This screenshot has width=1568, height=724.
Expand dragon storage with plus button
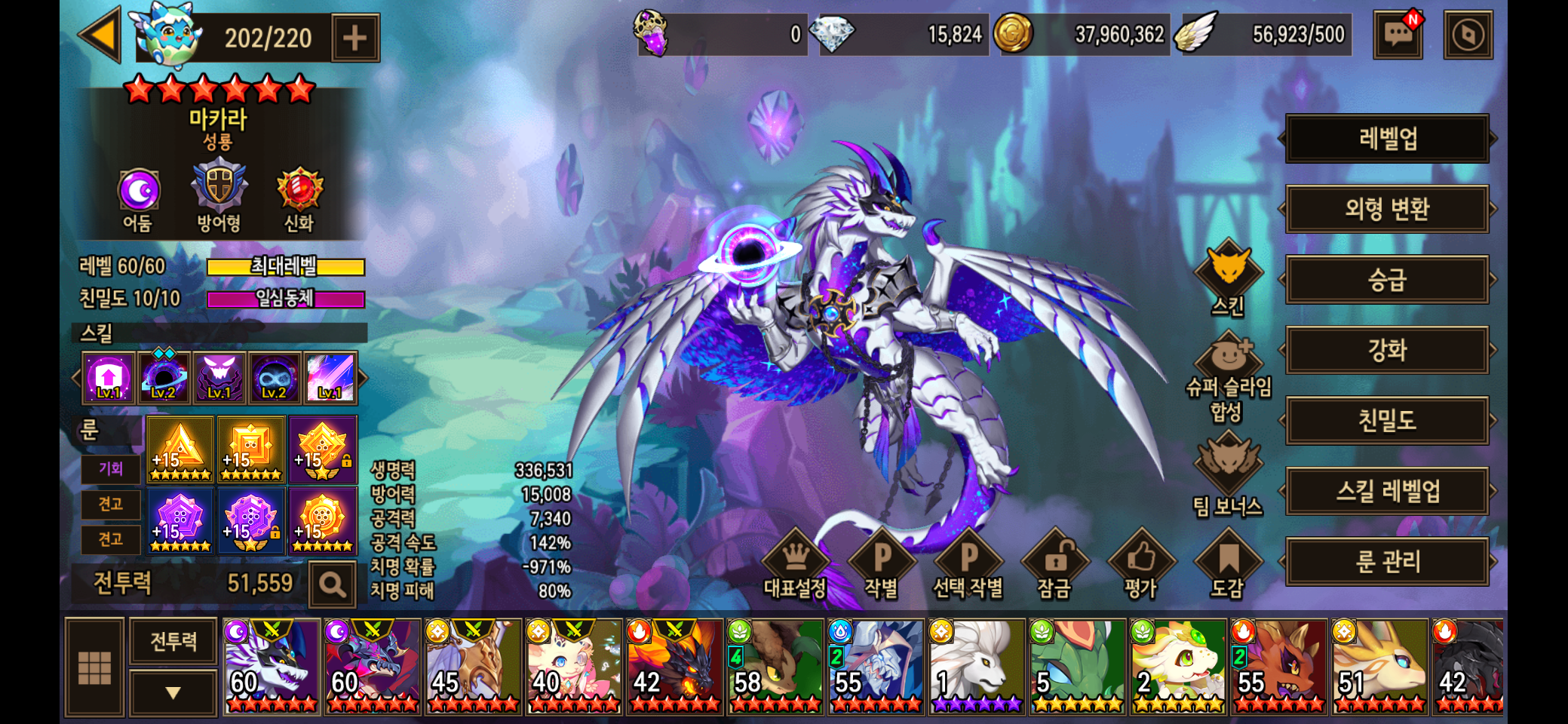pos(354,38)
